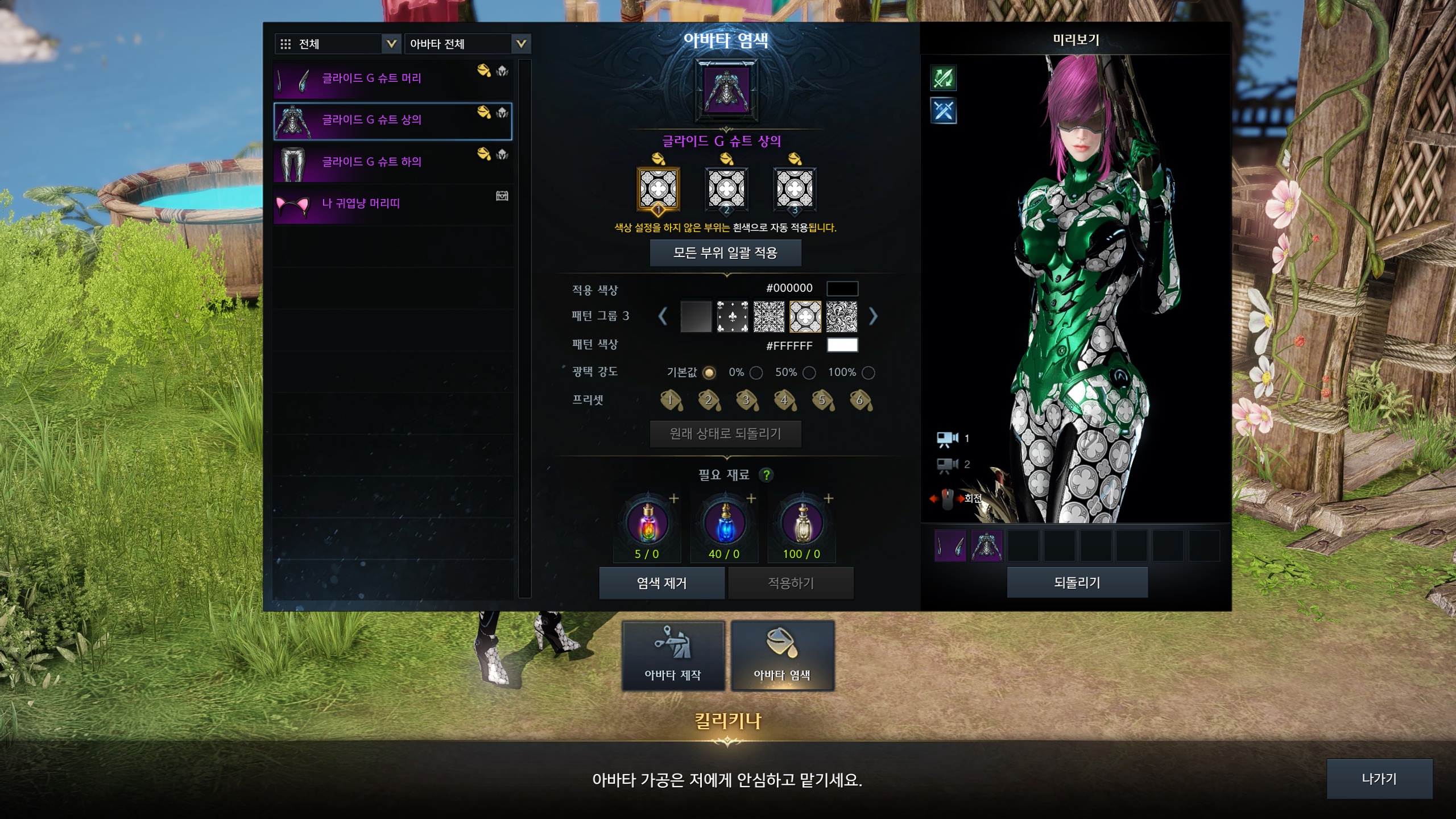Select dye part slot number 3
The height and width of the screenshot is (819, 1456).
[x=795, y=189]
